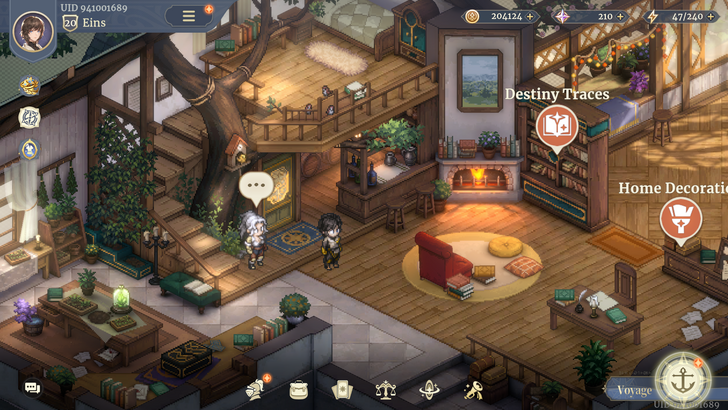Open Destiny Traces book marker
Viewport: 728px width, 410px height.
556,127
